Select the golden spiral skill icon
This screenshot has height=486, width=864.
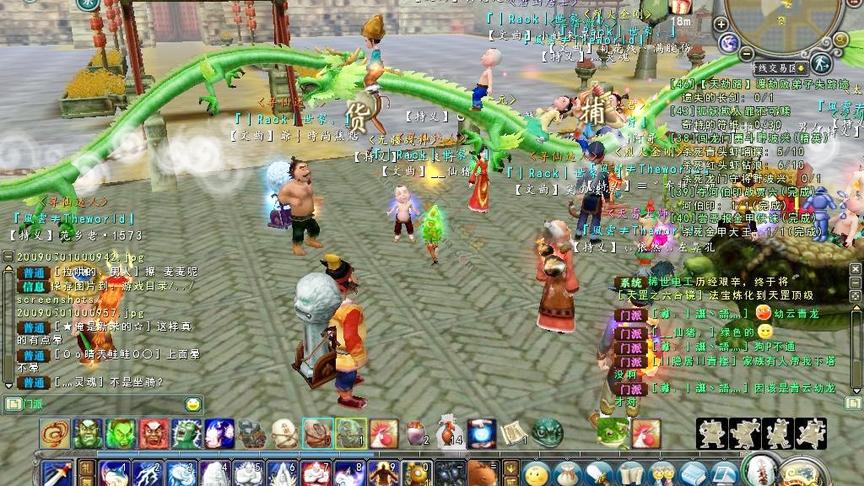(55, 434)
